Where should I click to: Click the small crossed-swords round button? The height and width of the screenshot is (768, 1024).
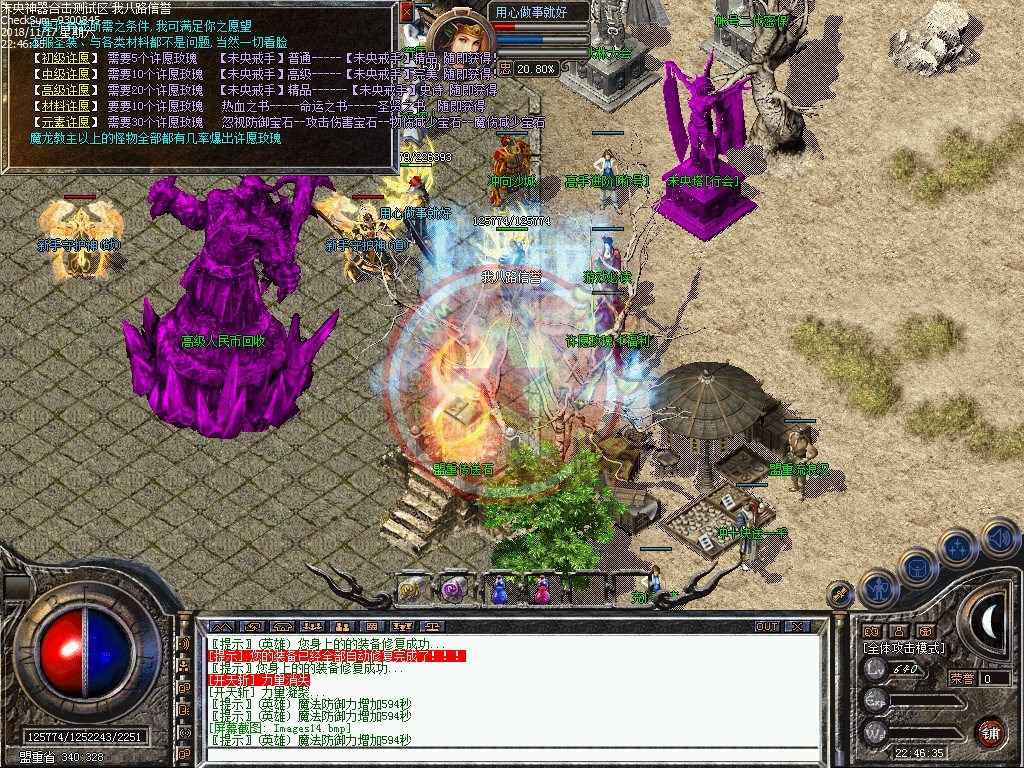tap(840, 594)
